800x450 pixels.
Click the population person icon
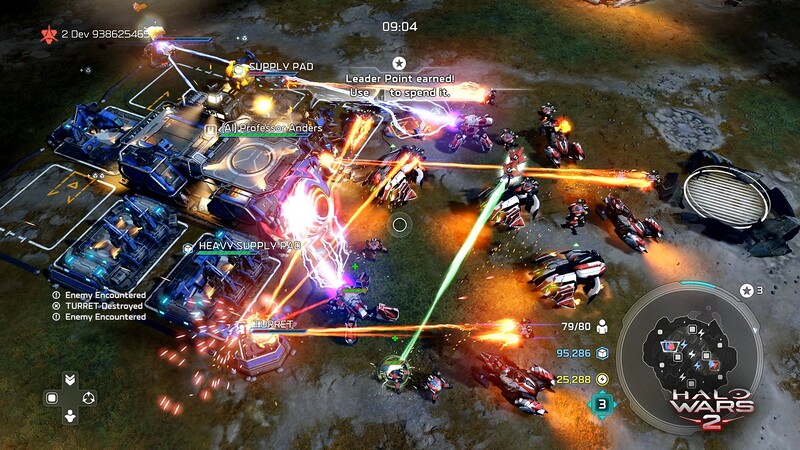[x=603, y=327]
